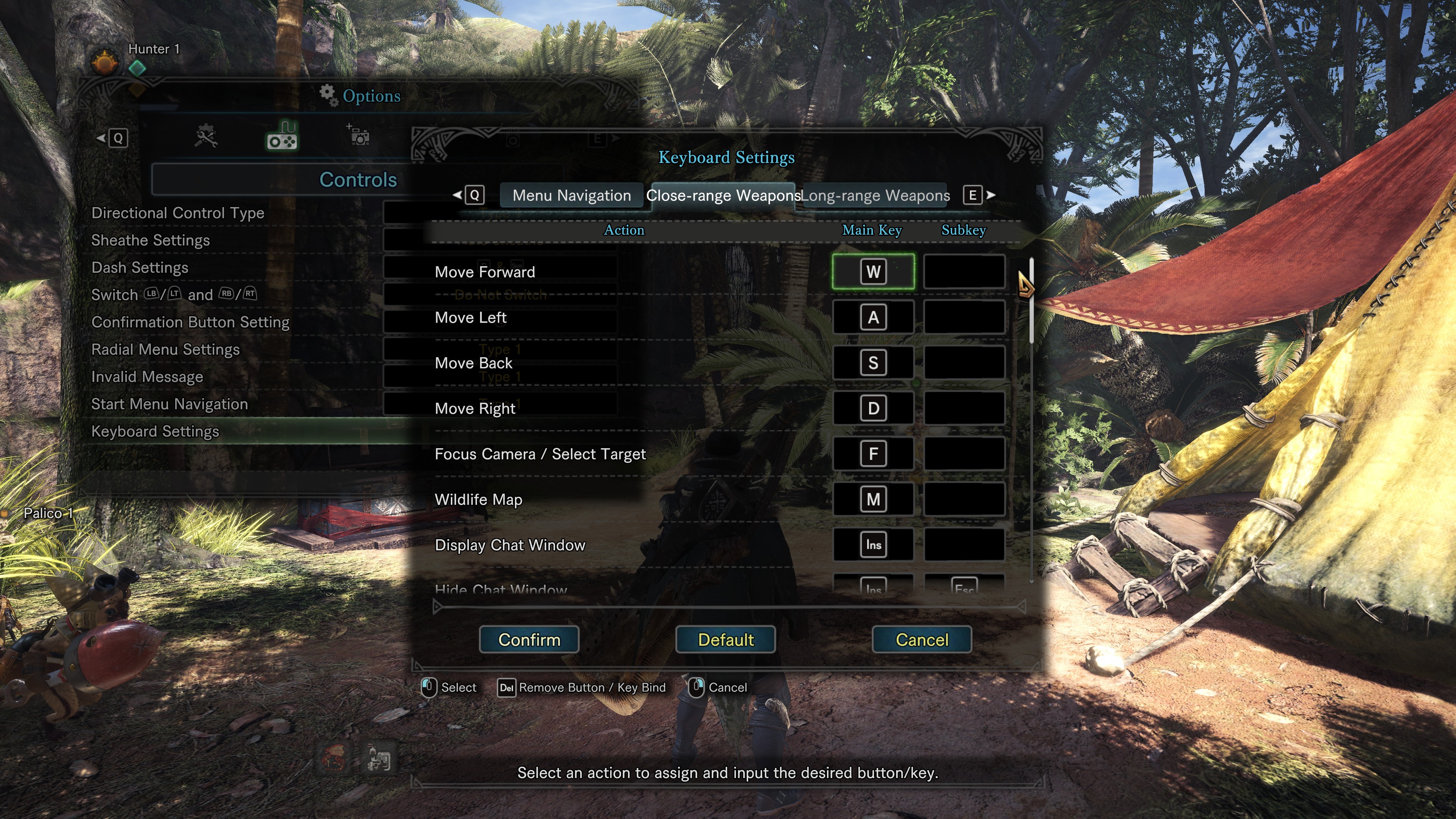1456x819 pixels.
Task: Select the Move Right main key D
Action: click(873, 408)
